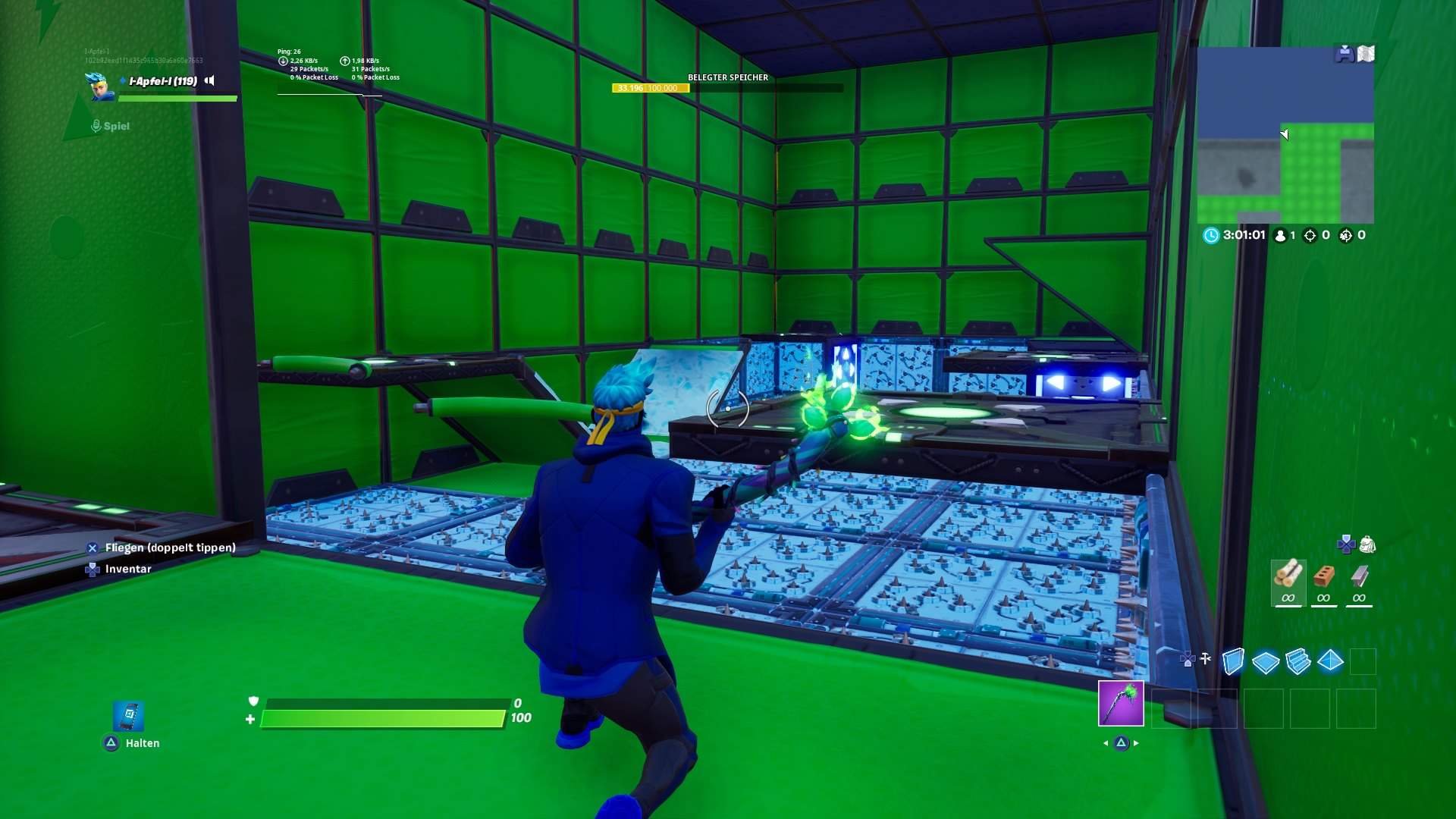This screenshot has height=819, width=1456.
Task: Click the backpack inventory icon
Action: (1367, 544)
